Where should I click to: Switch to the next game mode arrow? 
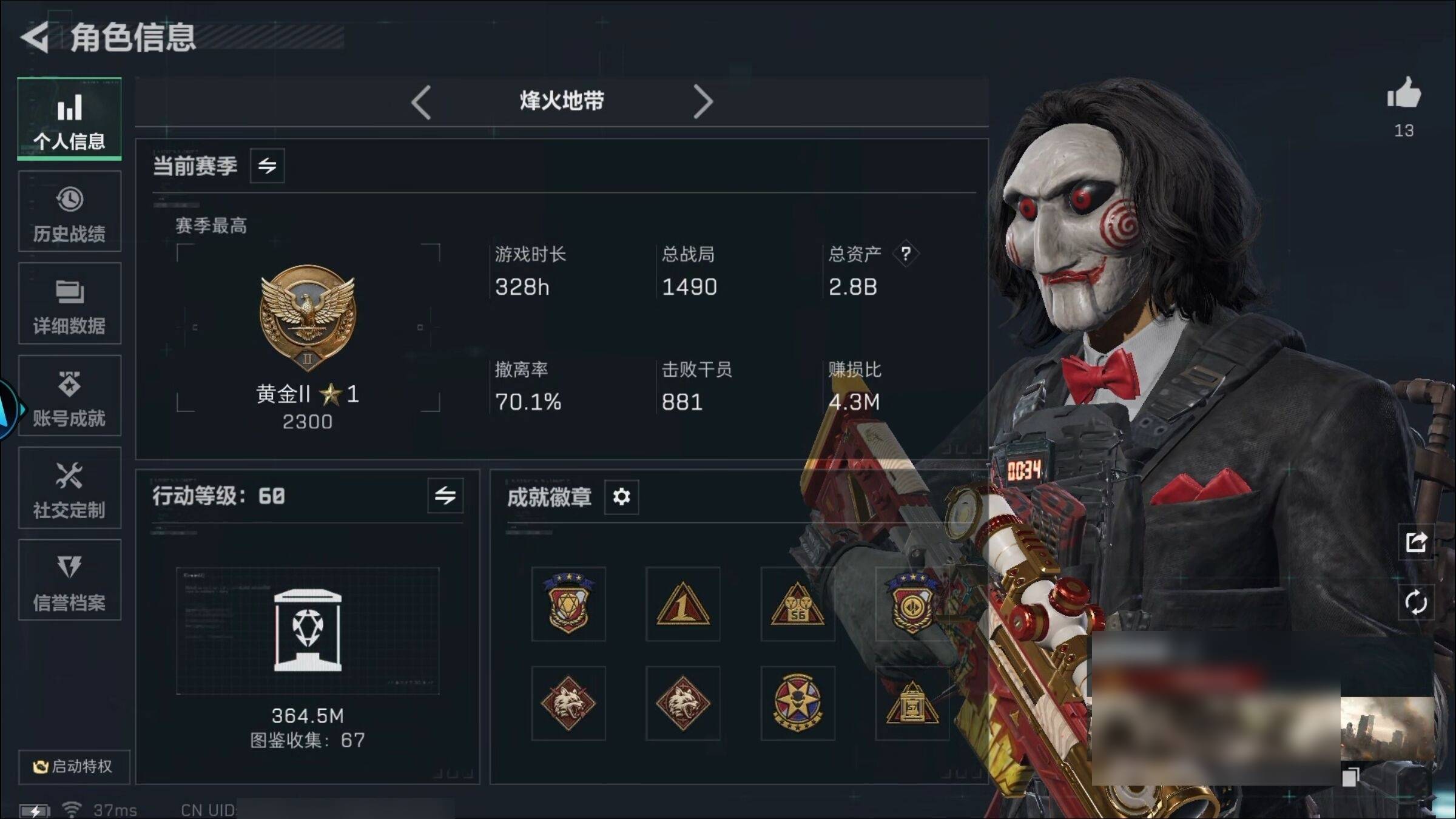[703, 102]
